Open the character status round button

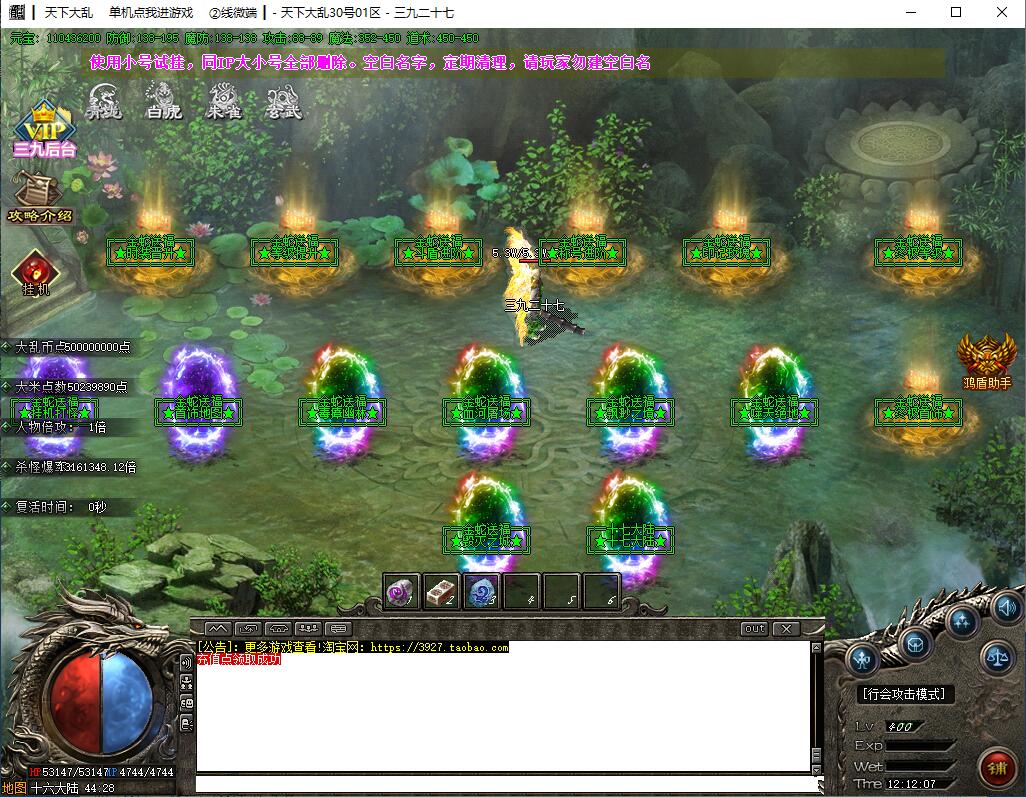(x=863, y=659)
